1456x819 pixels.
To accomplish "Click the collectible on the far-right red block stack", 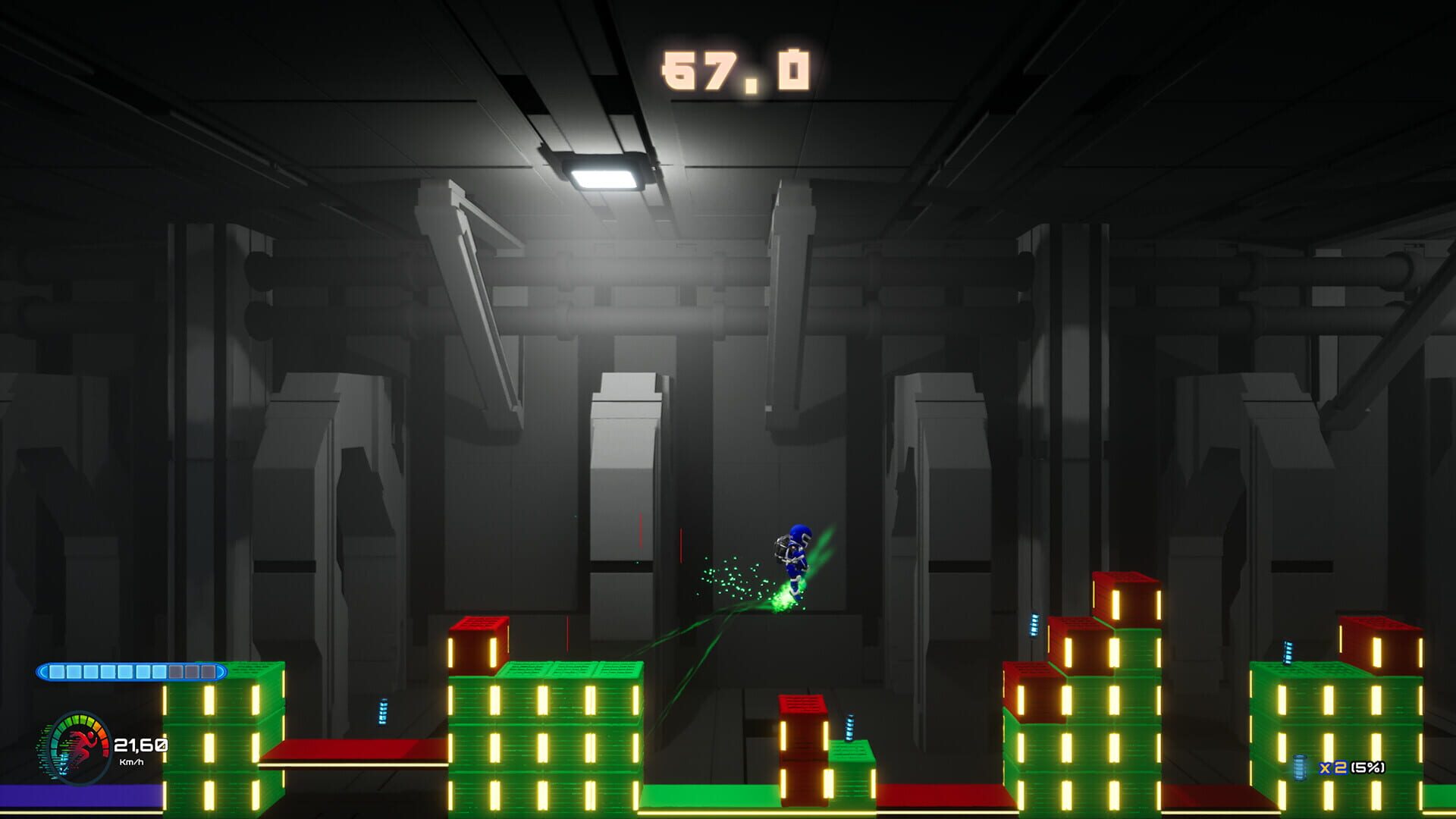I will [x=1034, y=626].
